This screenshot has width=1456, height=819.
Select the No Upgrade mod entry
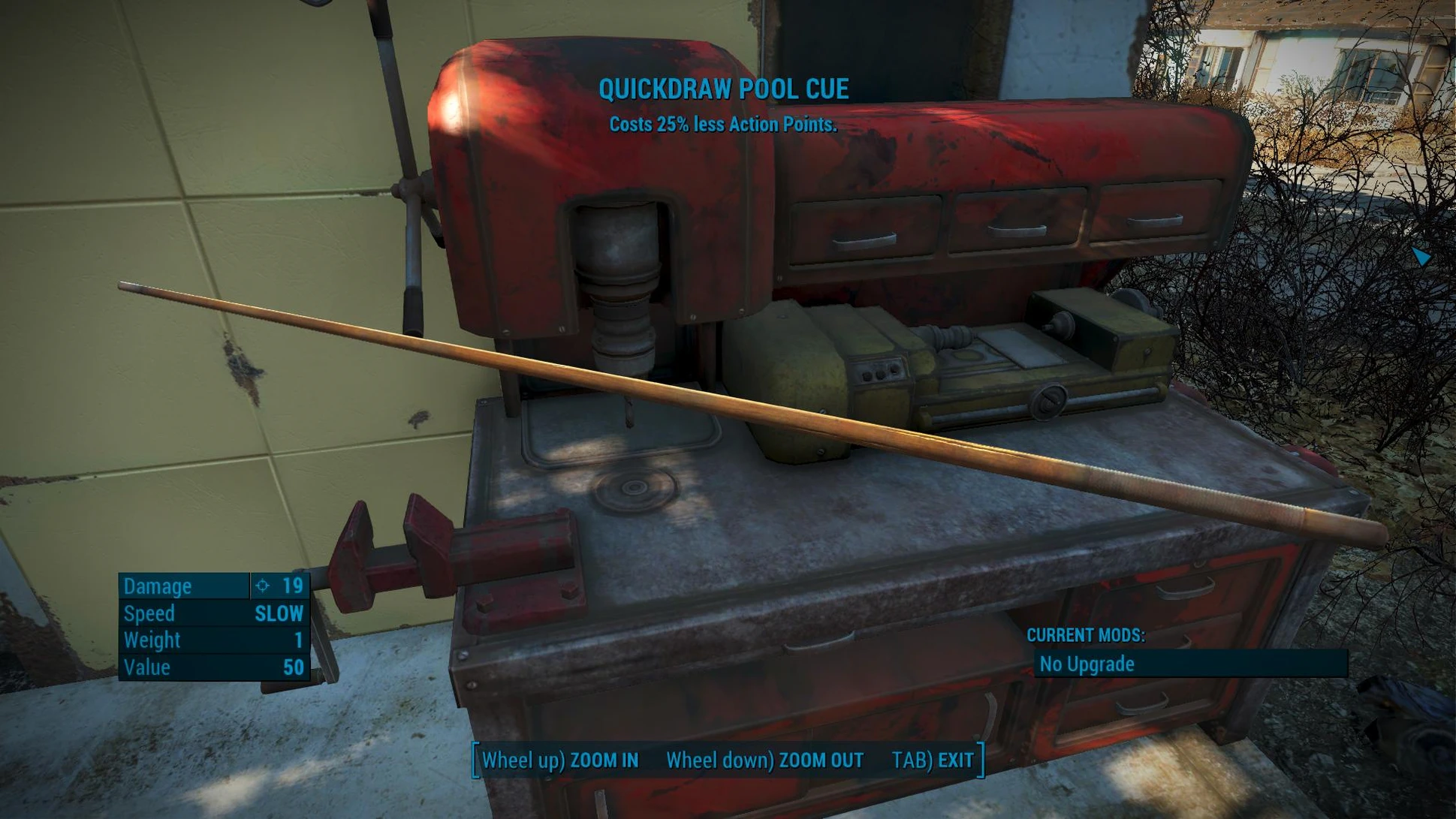click(x=1189, y=664)
